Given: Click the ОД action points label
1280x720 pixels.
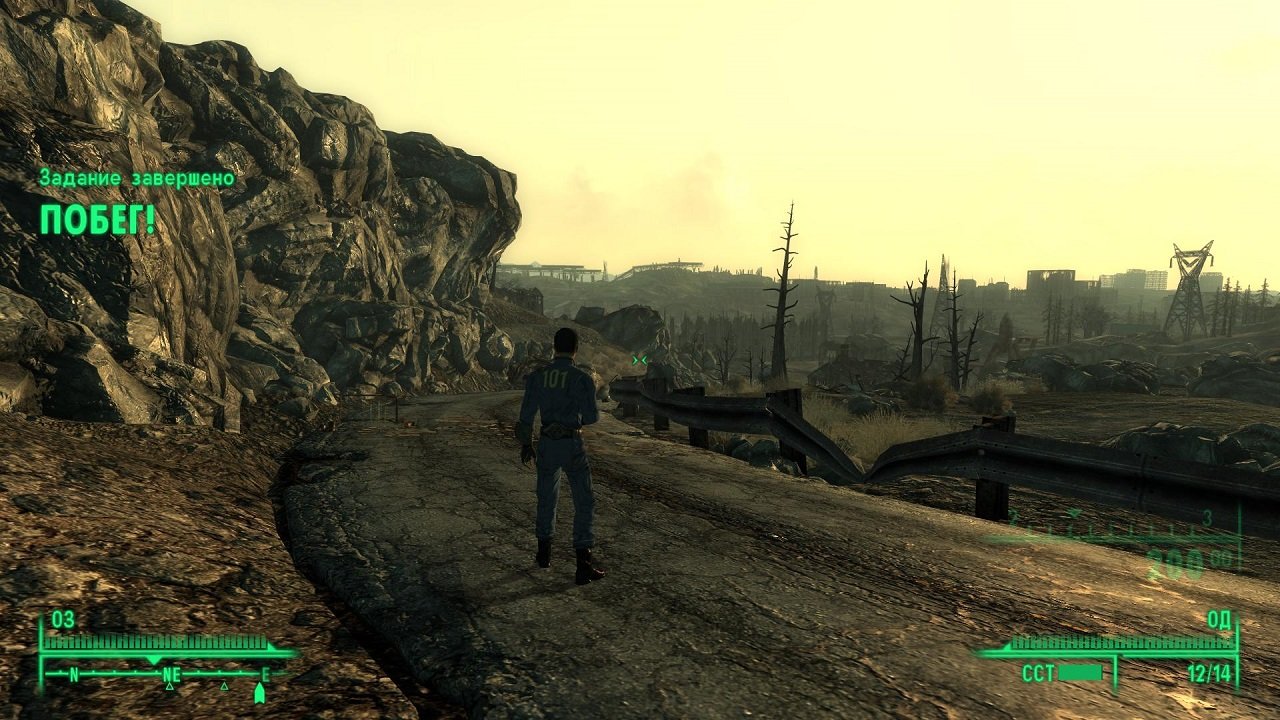Looking at the screenshot, I should pos(1221,621).
